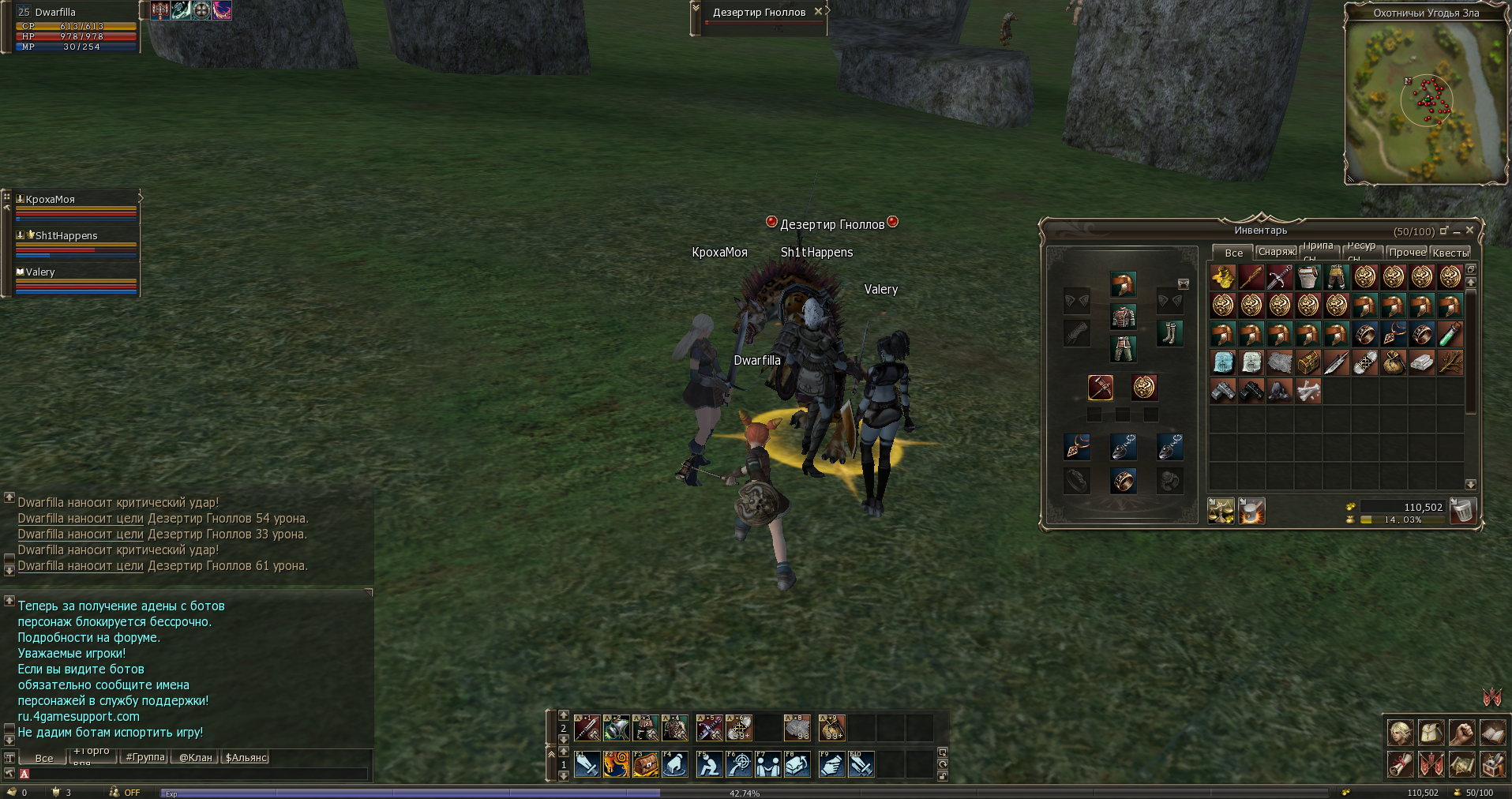Use the F1 sword attack action

point(587,764)
